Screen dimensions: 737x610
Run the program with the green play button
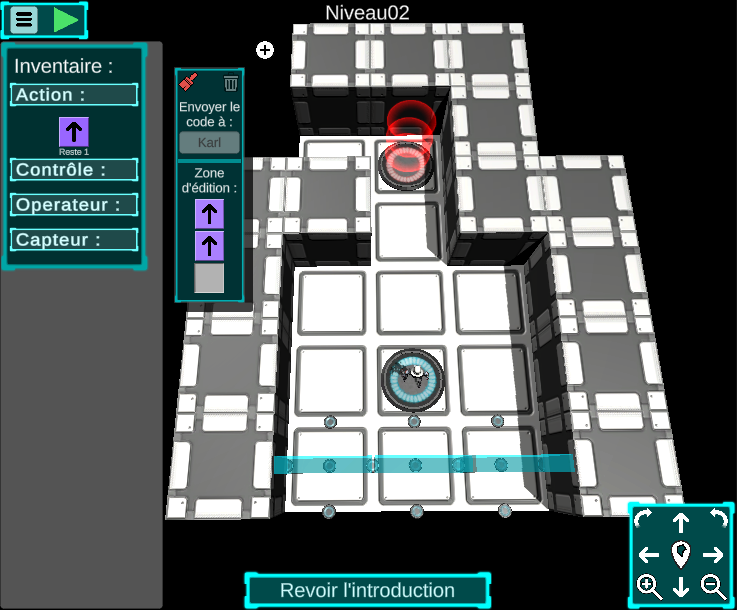(66, 19)
